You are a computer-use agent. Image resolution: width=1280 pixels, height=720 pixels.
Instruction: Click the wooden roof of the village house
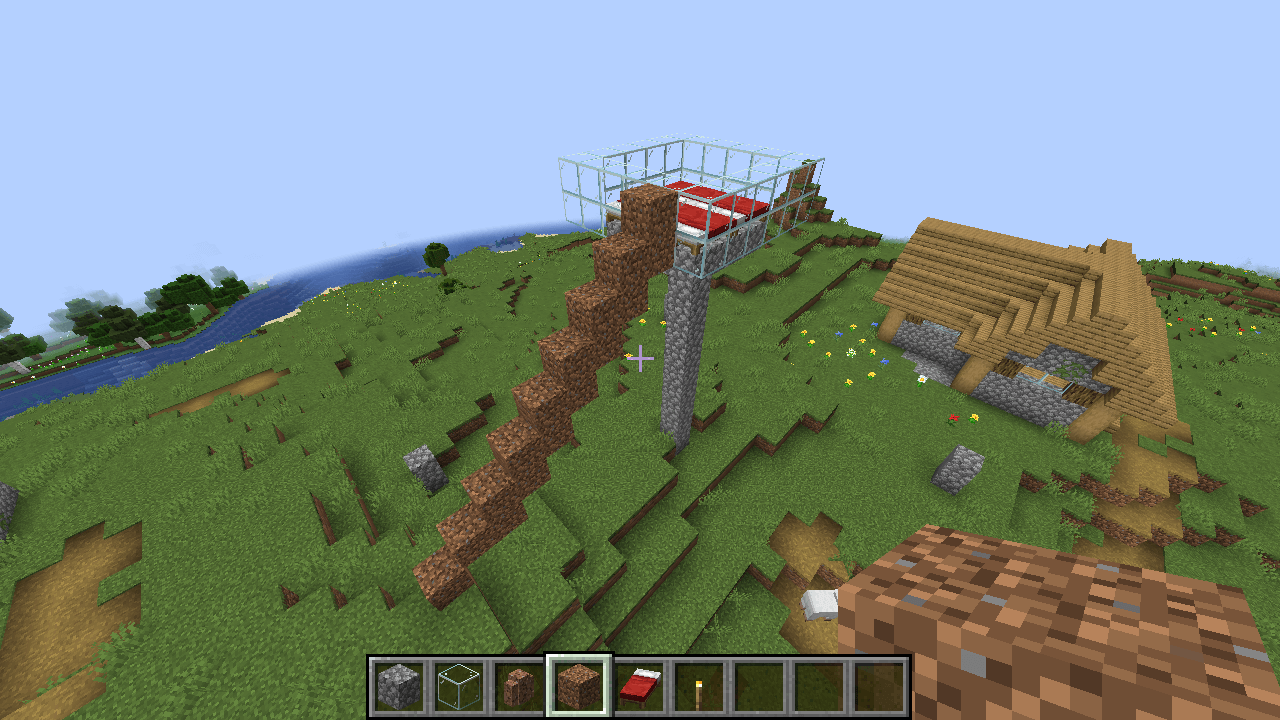click(1000, 280)
